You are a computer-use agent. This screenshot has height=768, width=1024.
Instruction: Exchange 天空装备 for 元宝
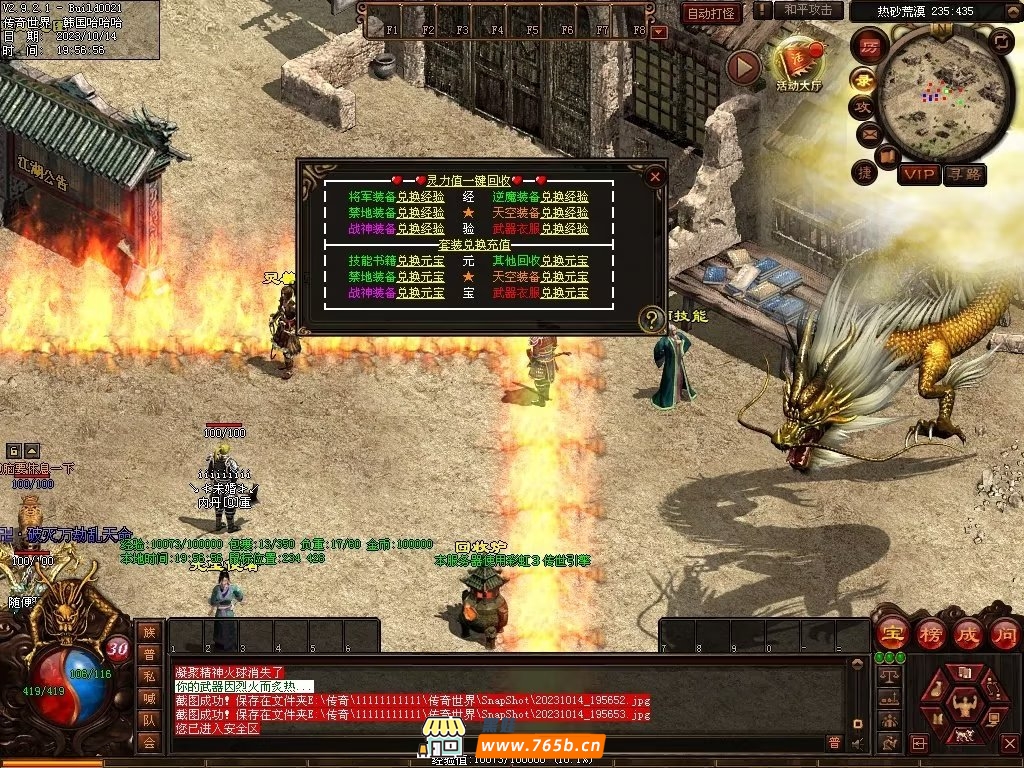pos(564,277)
